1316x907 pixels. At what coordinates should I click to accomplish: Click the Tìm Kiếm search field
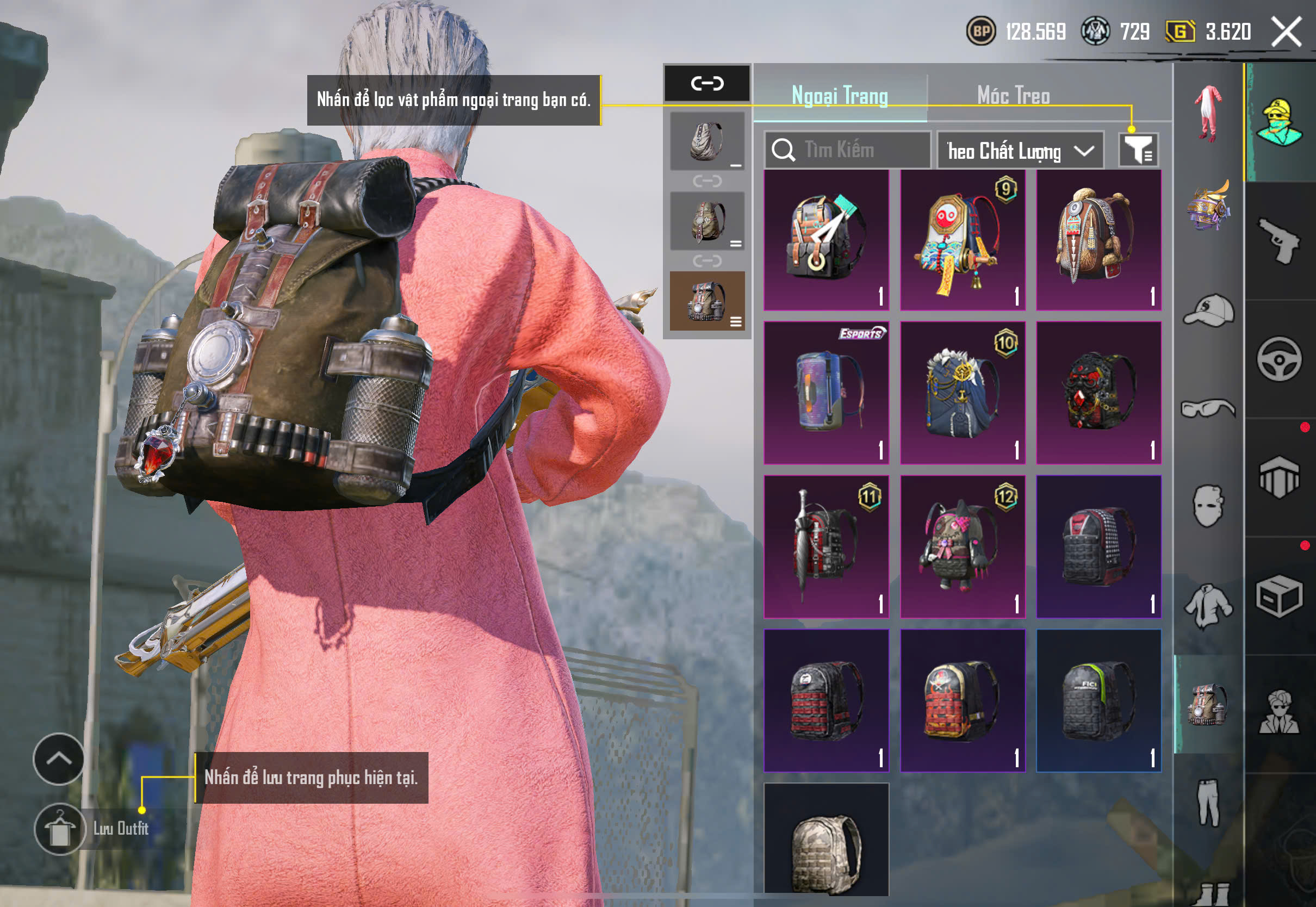pyautogui.click(x=848, y=150)
